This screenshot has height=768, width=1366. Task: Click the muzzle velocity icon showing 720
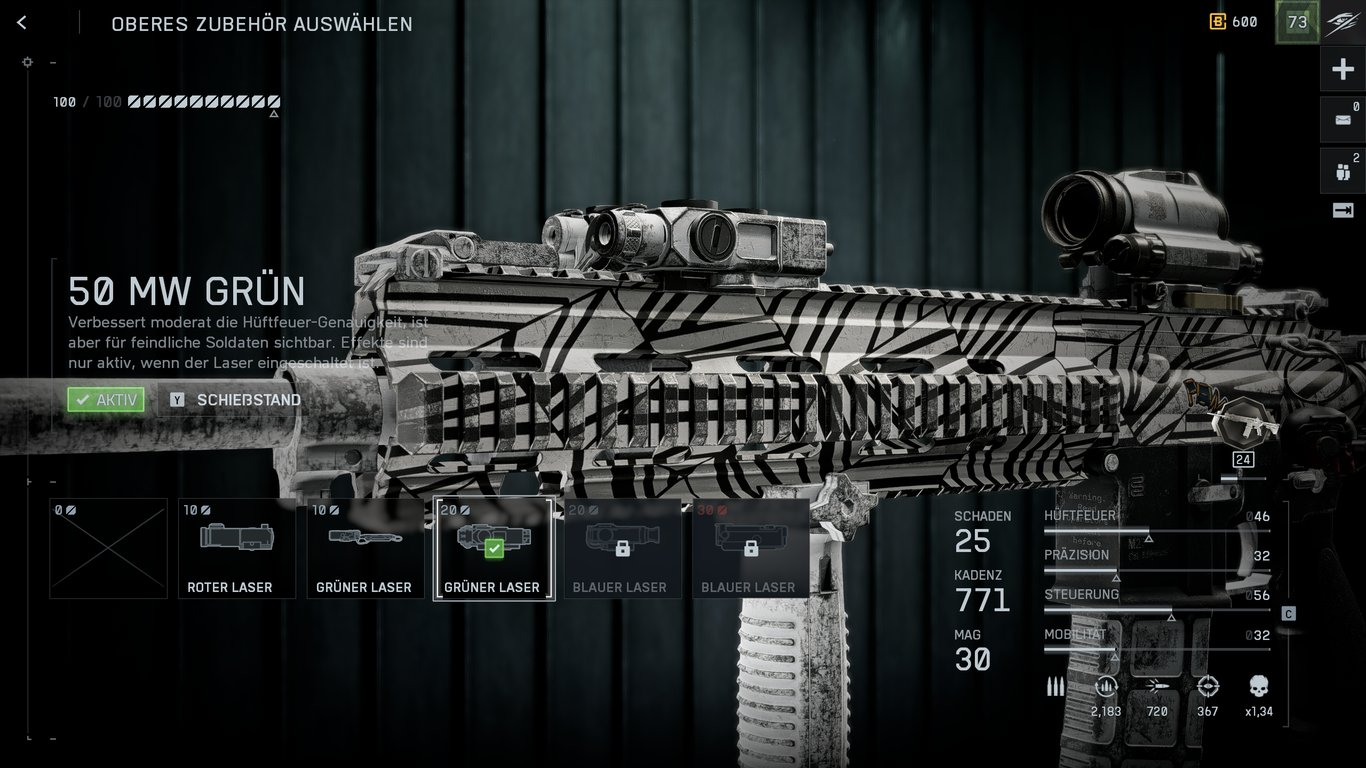coord(1156,687)
